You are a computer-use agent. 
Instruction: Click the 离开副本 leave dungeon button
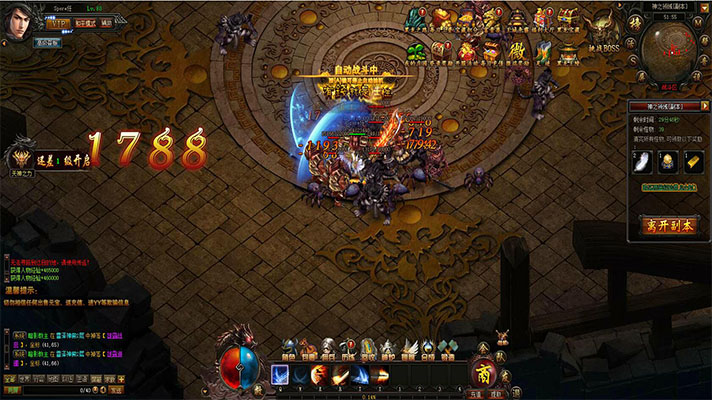pyautogui.click(x=669, y=225)
